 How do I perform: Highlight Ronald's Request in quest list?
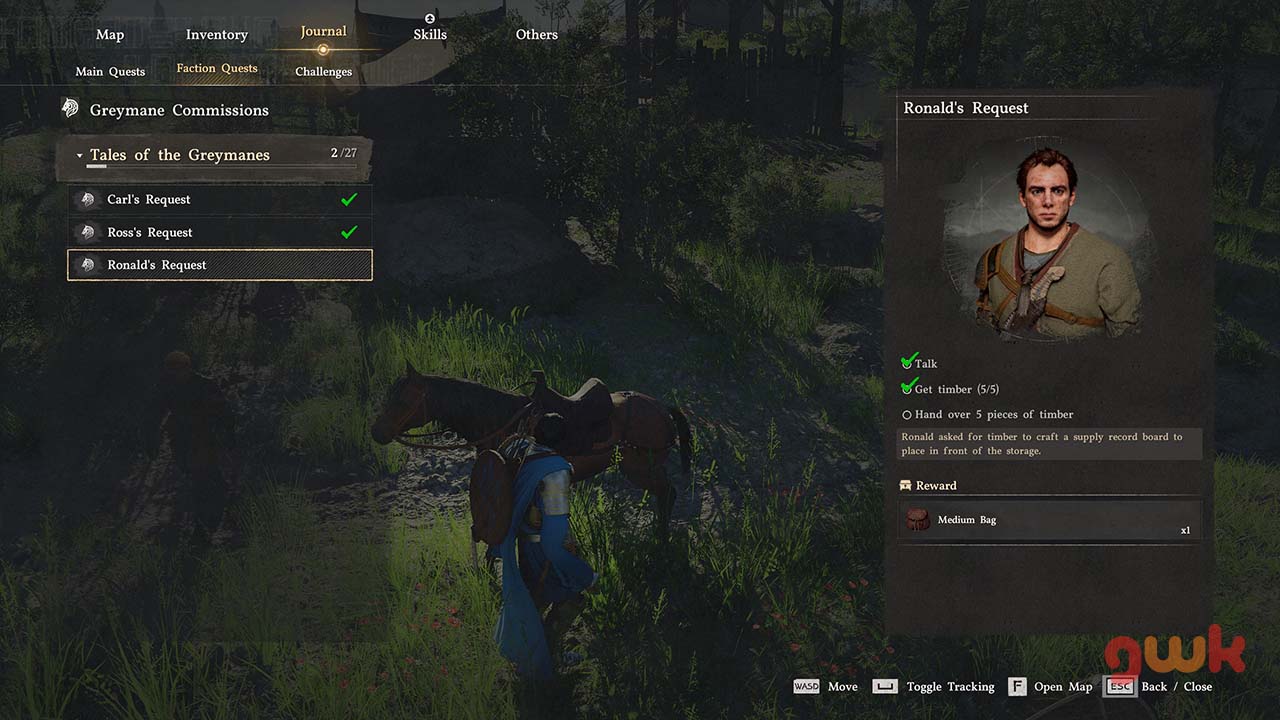point(219,265)
